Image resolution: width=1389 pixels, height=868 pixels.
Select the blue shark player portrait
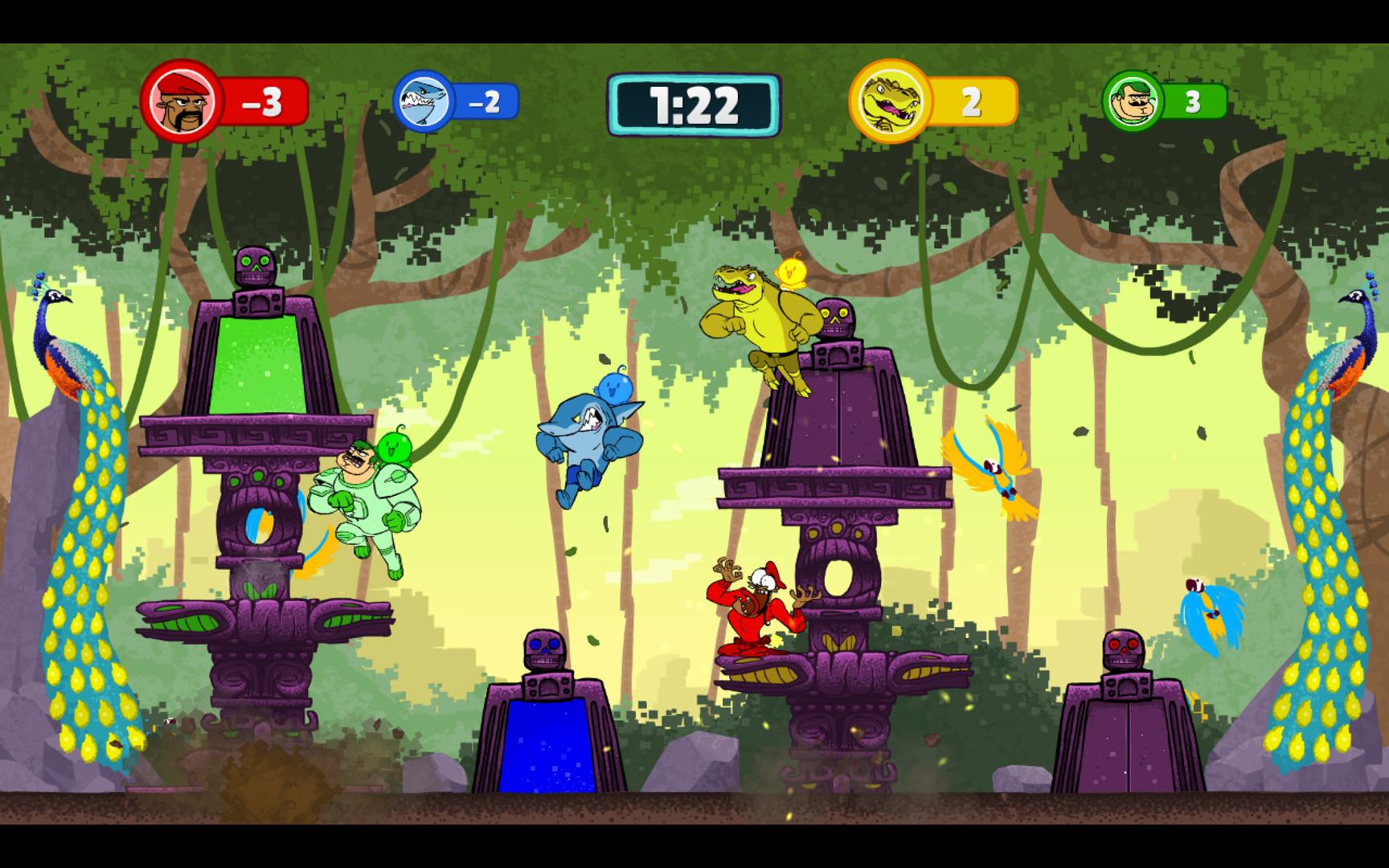[424, 101]
